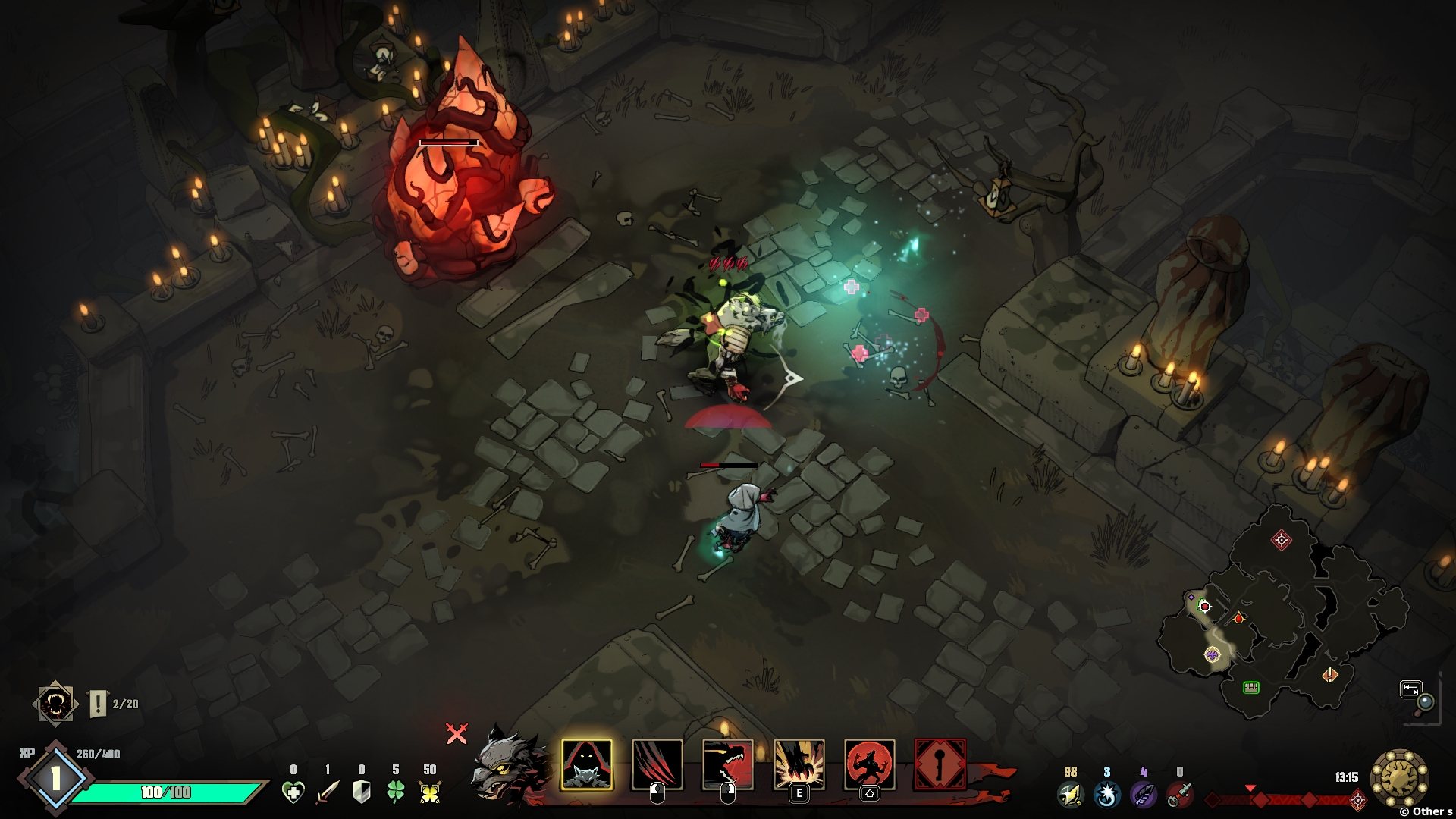The height and width of the screenshot is (819, 1456).
Task: Select the shield defense stat icon
Action: point(362,792)
